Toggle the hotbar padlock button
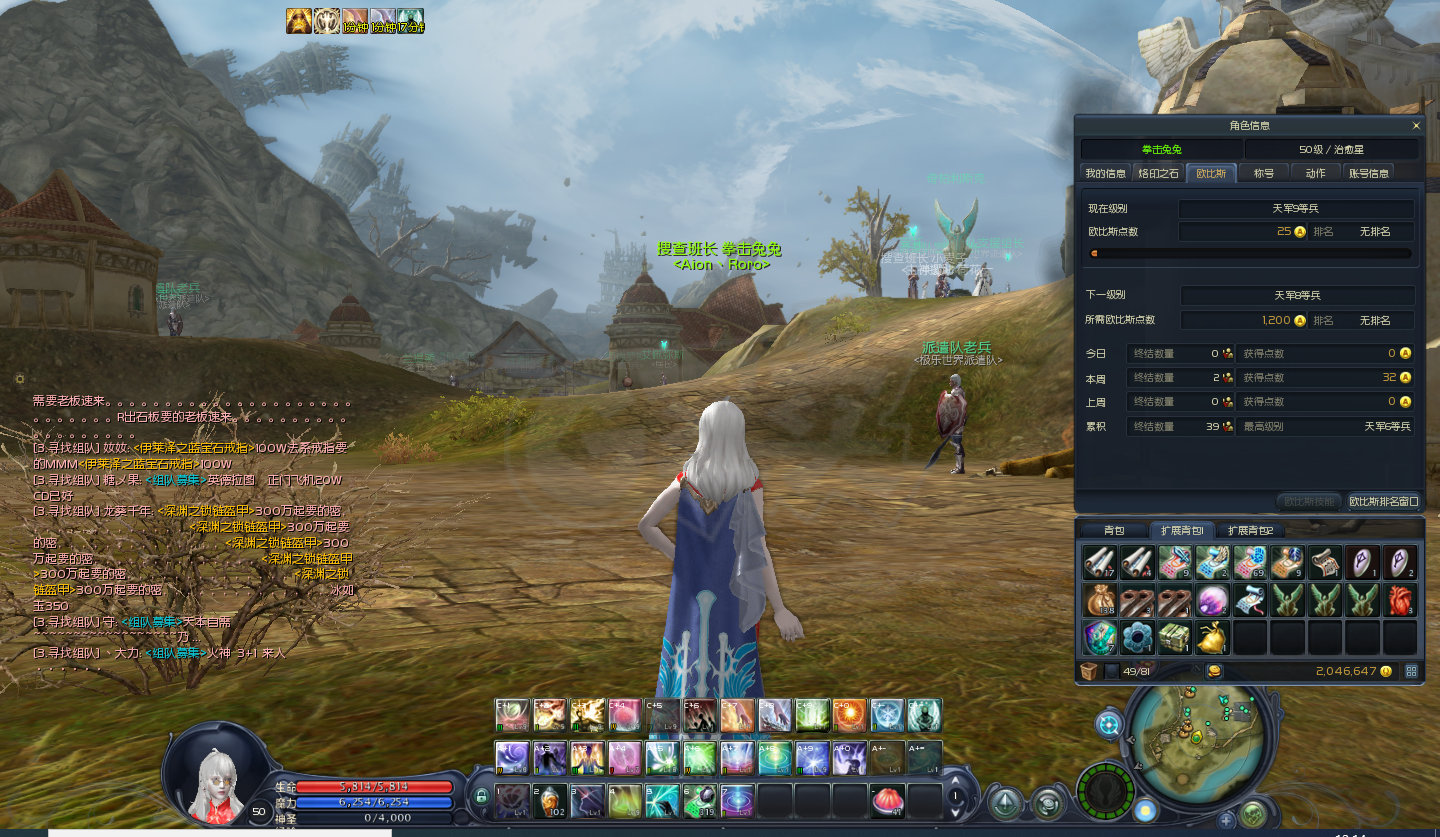 [482, 797]
